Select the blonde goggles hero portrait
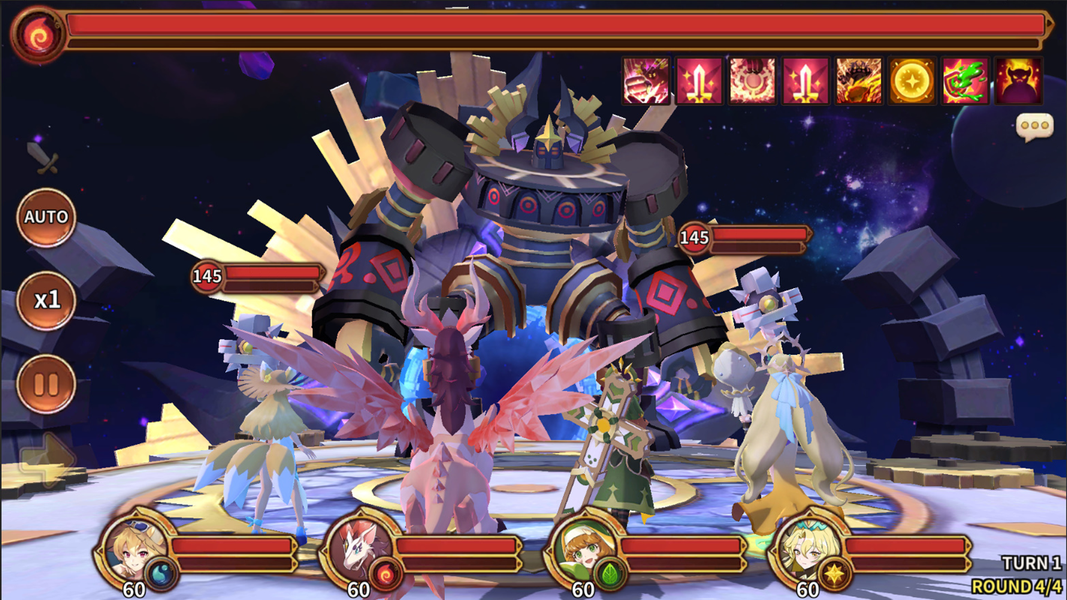This screenshot has width=1067, height=600. pos(133,547)
